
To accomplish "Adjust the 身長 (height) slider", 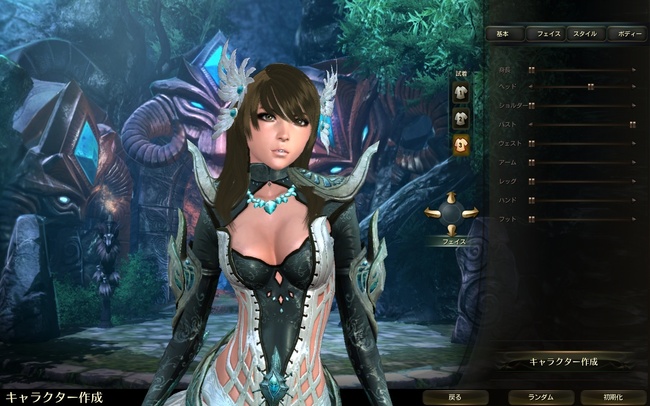I will (532, 70).
